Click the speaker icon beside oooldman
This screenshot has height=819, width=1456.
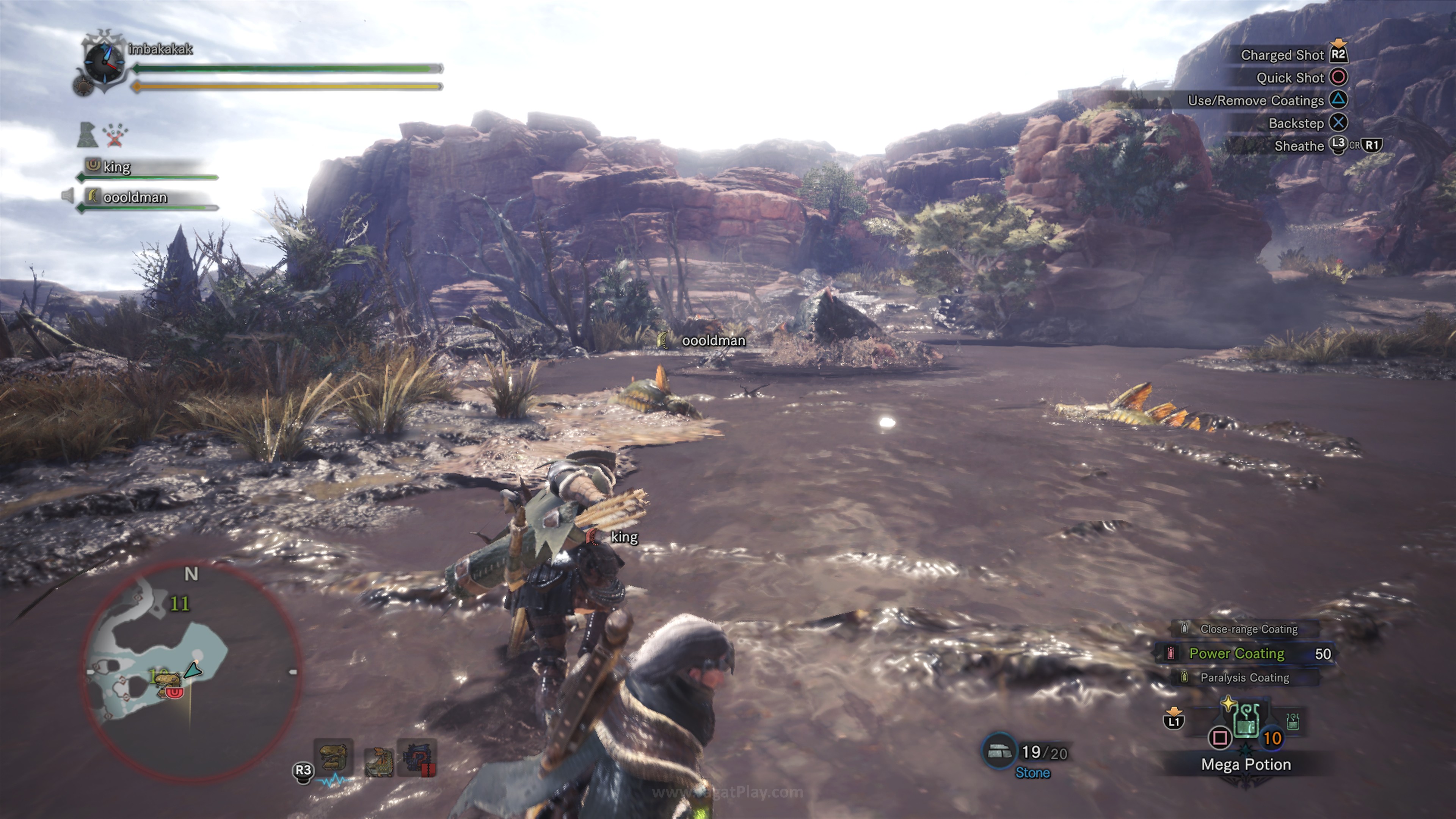67,196
